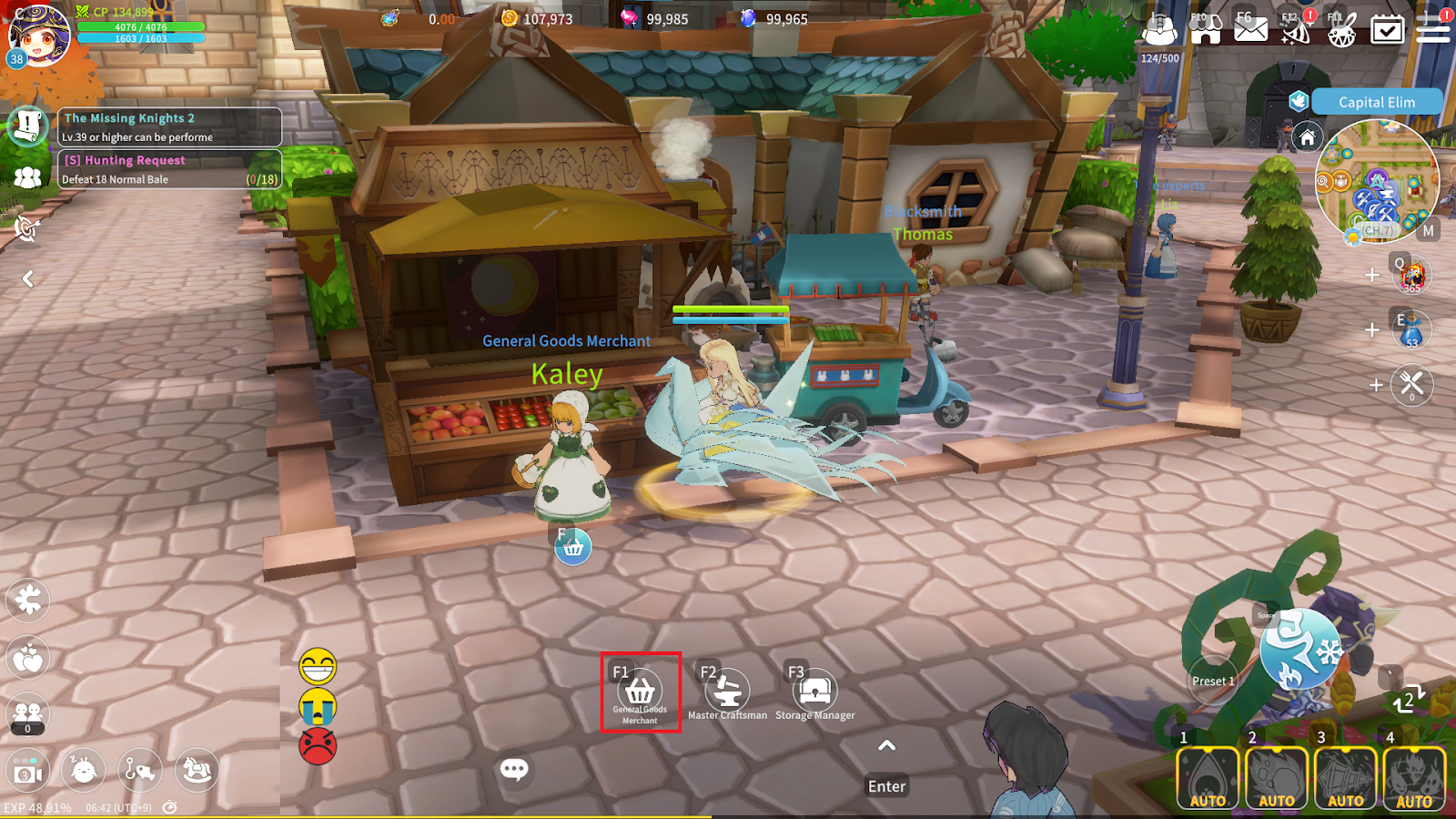Open the speech bubble chat button

point(513,770)
